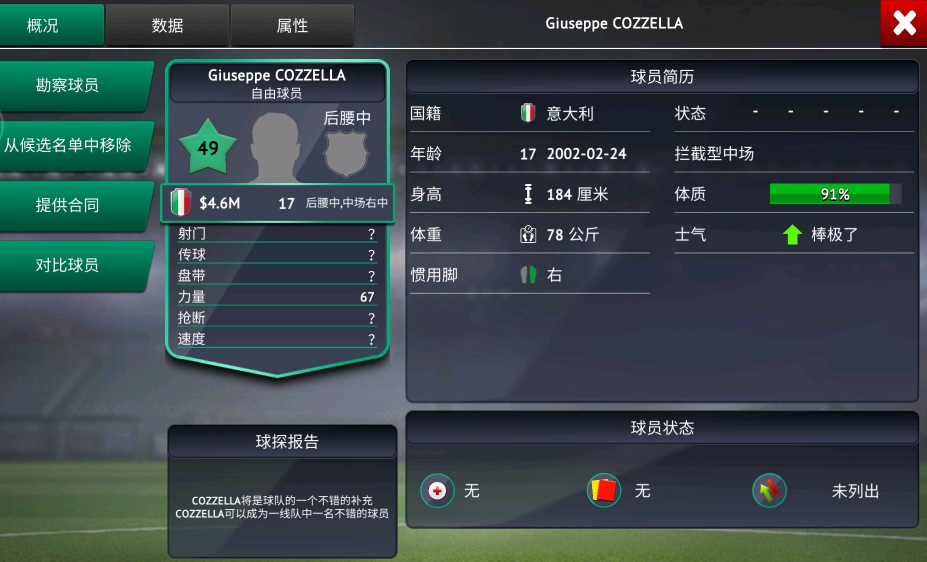Show the 属性 attributes tab
This screenshot has width=927, height=562.
coord(292,25)
